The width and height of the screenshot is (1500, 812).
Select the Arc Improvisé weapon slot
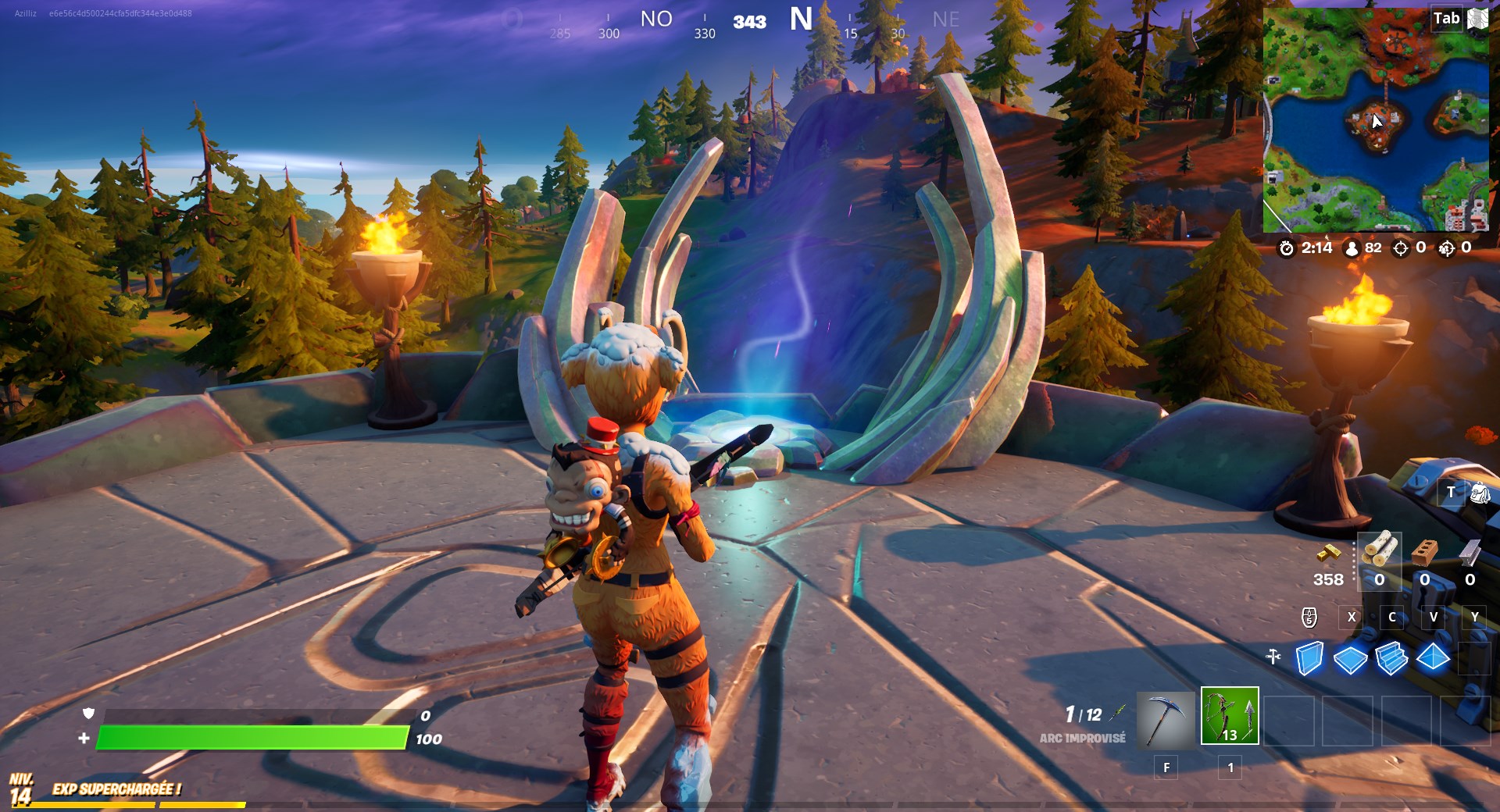pos(1230,718)
